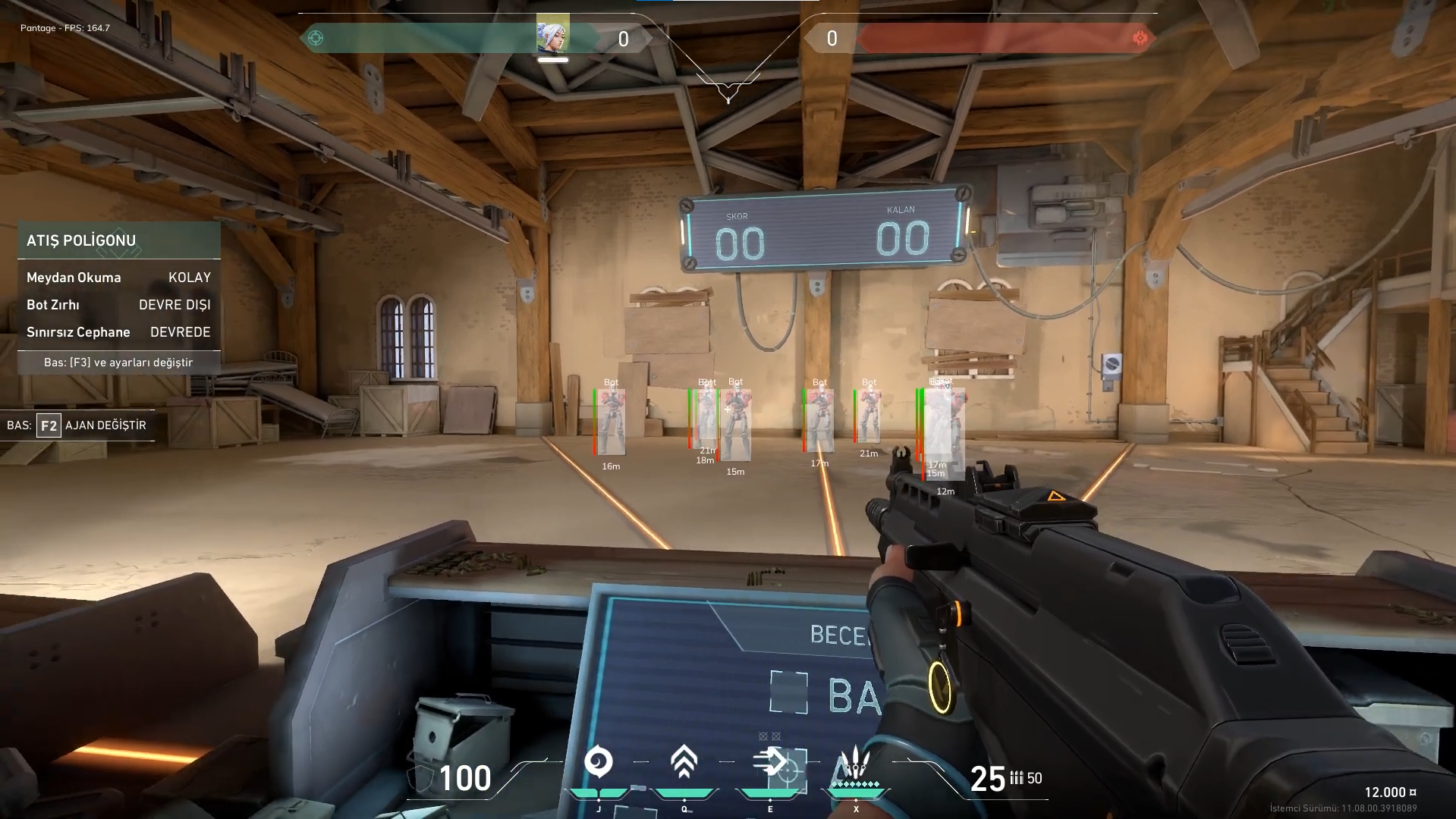The width and height of the screenshot is (1456, 819).
Task: Activate the Cloudburst swirl ability icon
Action: click(598, 762)
